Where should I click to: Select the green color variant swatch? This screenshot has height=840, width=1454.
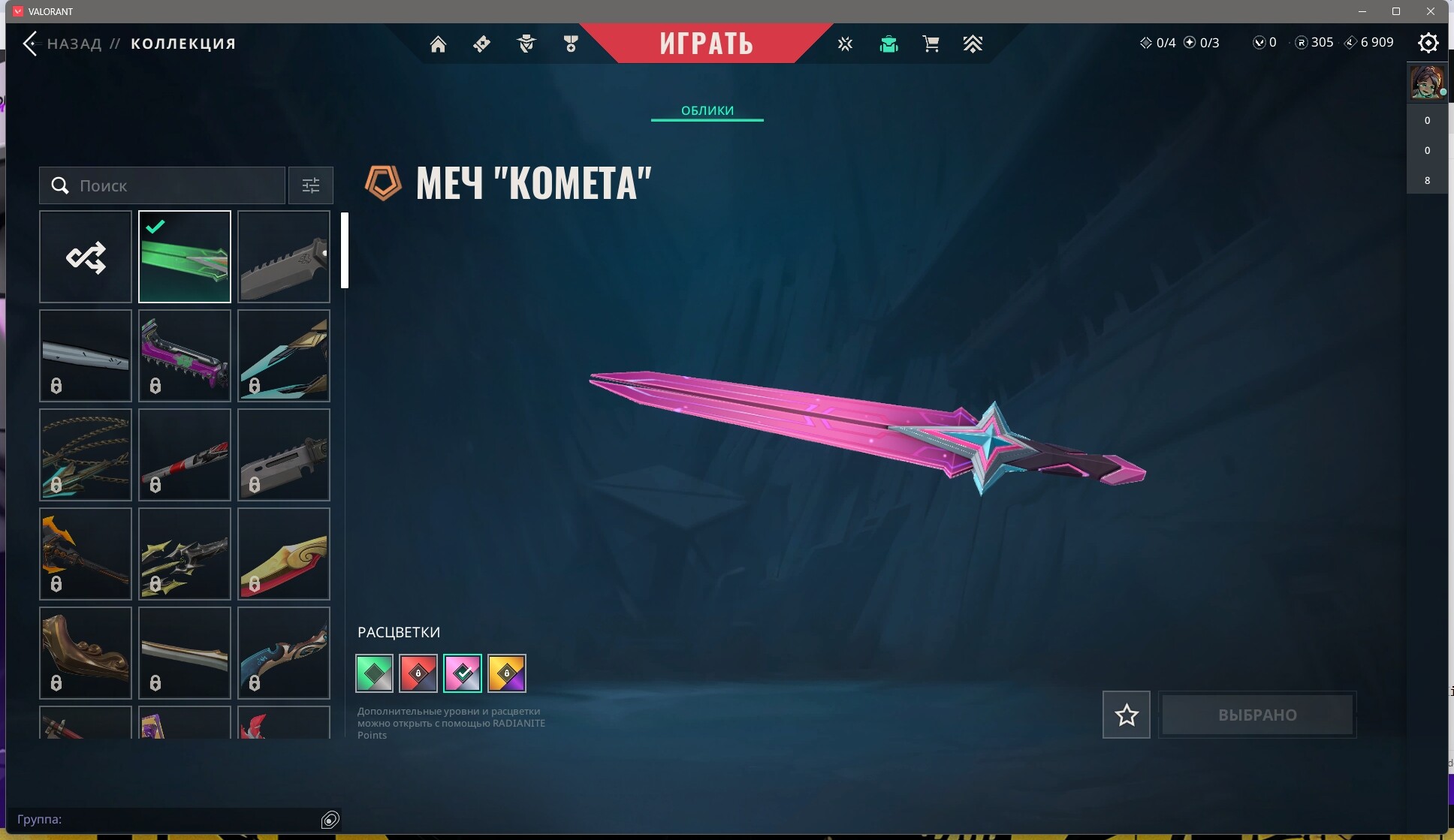373,673
